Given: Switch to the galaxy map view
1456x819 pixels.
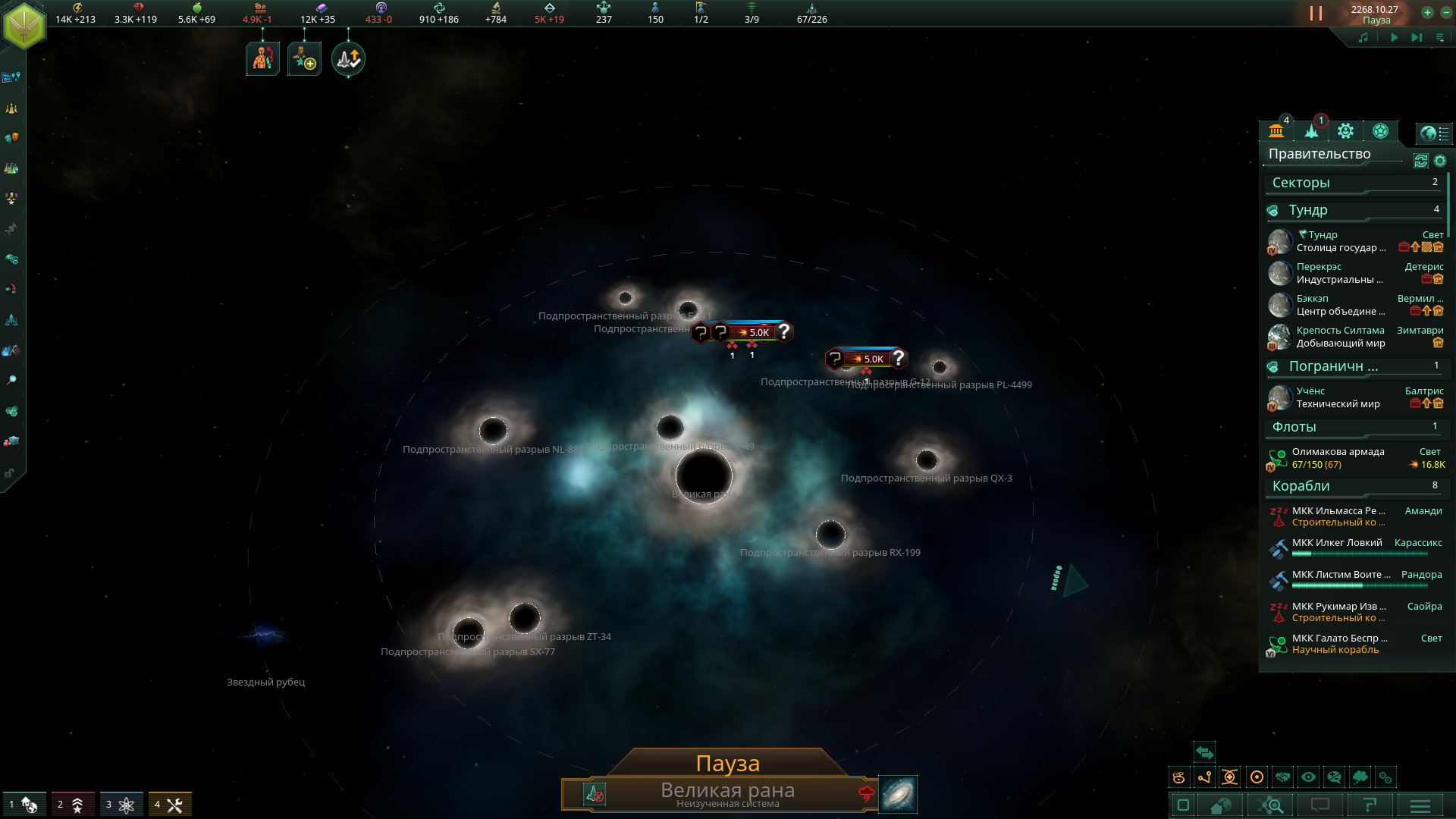Looking at the screenshot, I should pyautogui.click(x=897, y=794).
